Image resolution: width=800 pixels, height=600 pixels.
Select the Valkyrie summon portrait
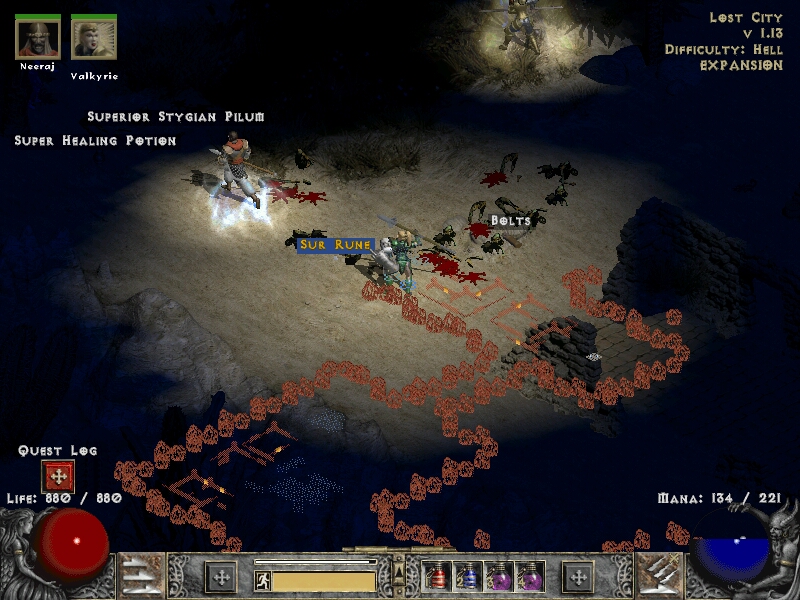point(94,38)
